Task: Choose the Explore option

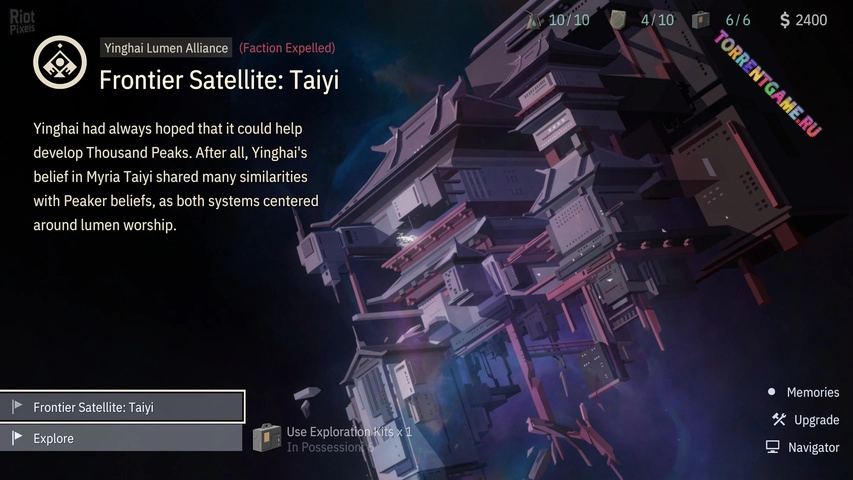Action: pyautogui.click(x=122, y=438)
